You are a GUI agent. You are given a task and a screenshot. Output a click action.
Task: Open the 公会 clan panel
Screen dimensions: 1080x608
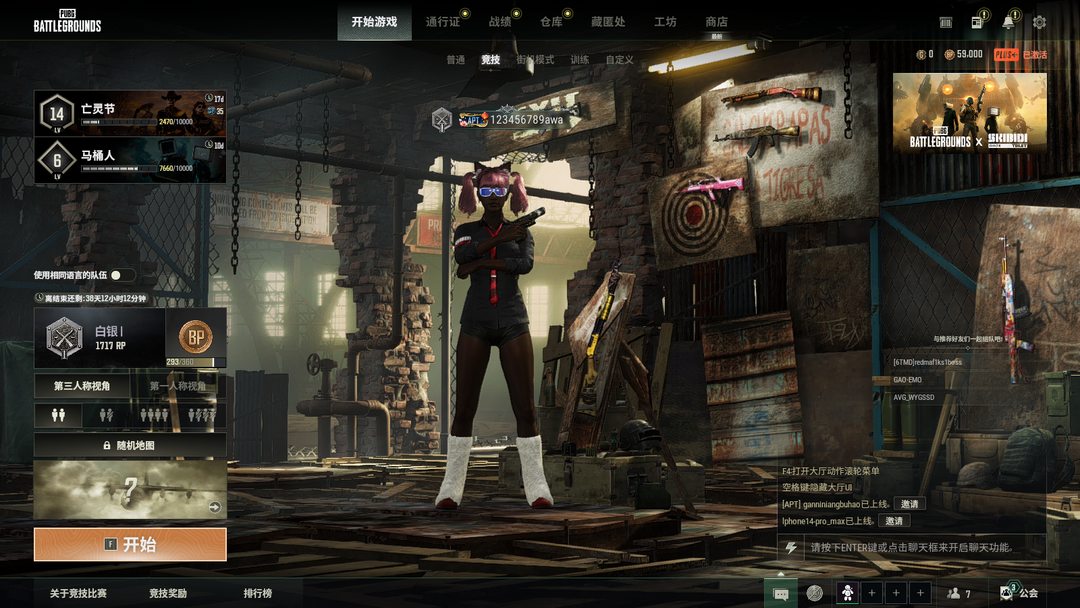point(1021,593)
